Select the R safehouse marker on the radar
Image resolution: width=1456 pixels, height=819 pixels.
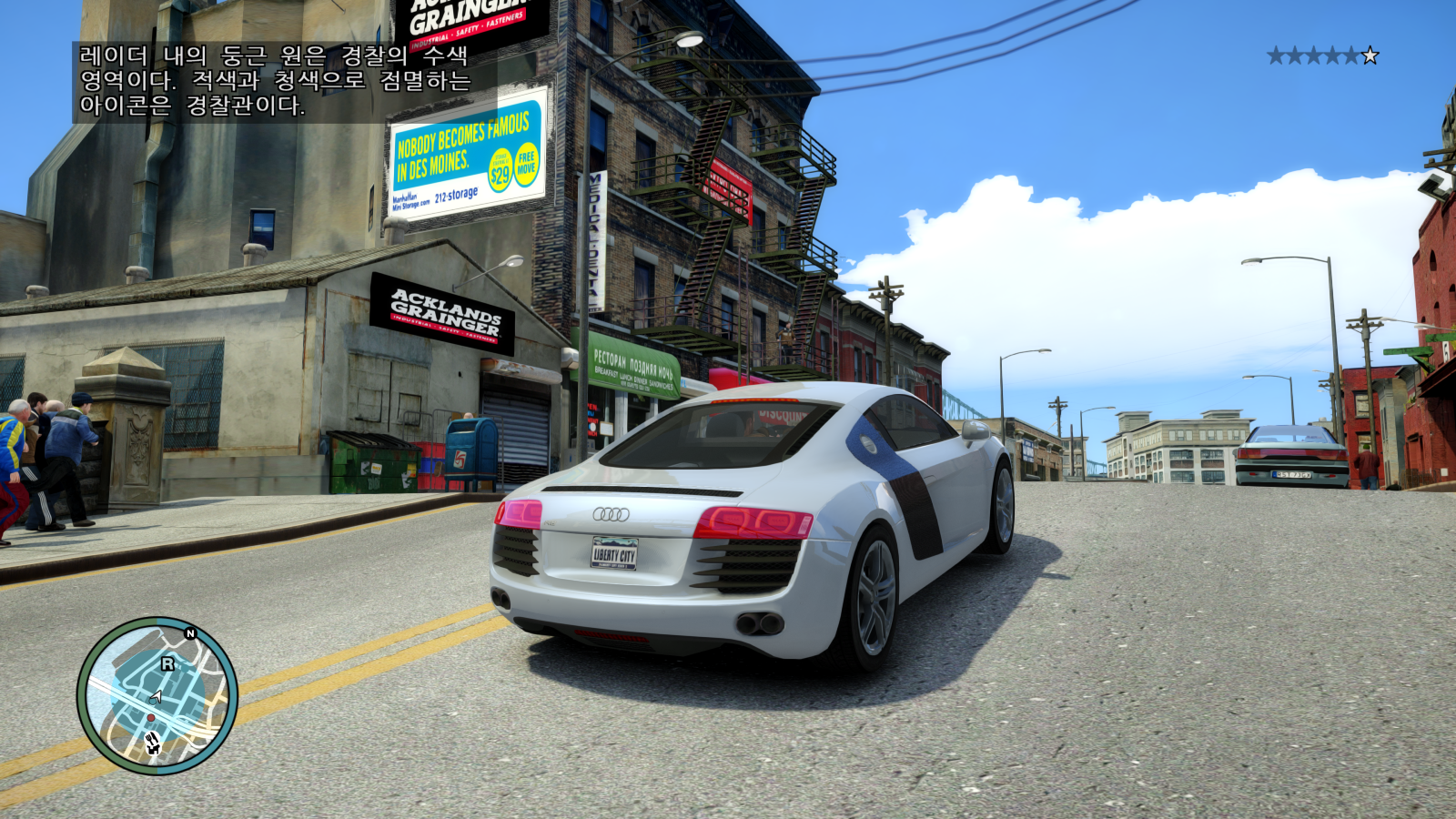click(167, 662)
